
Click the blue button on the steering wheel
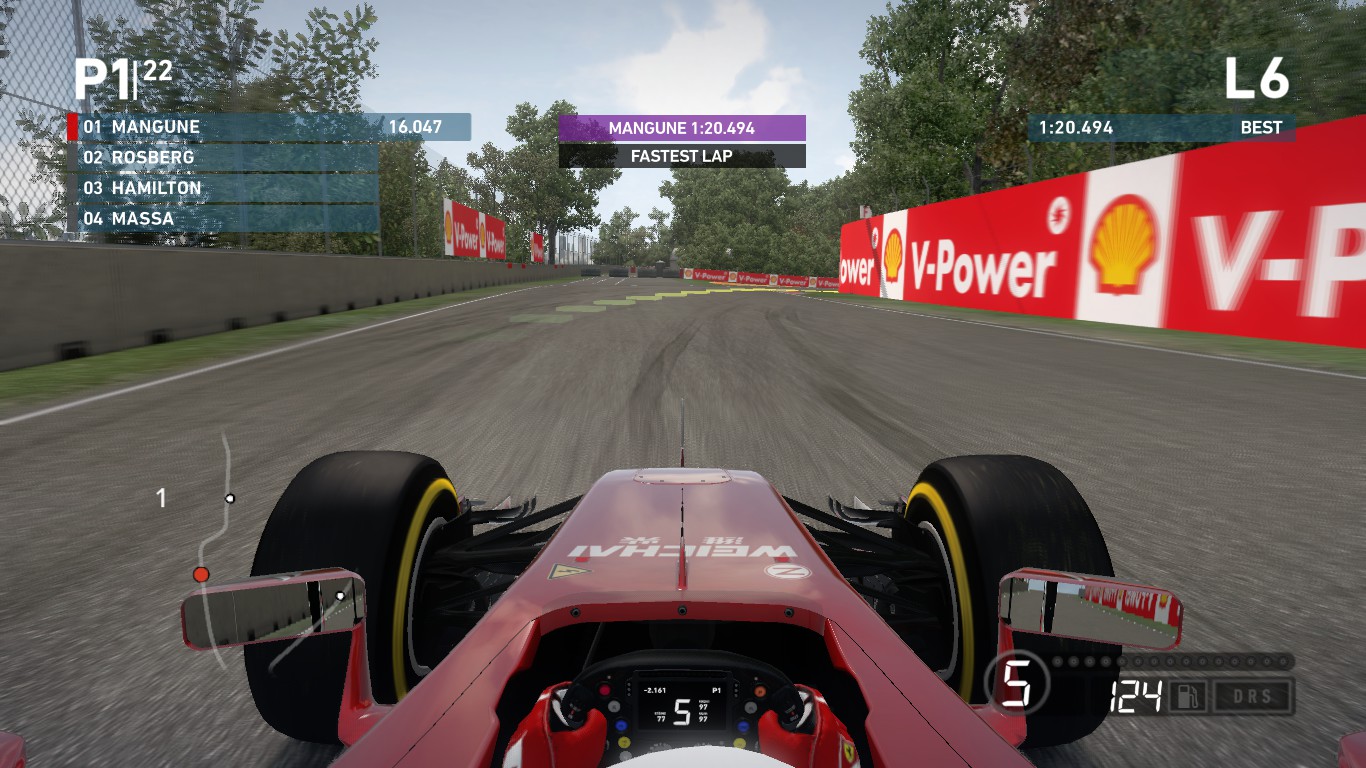click(621, 725)
